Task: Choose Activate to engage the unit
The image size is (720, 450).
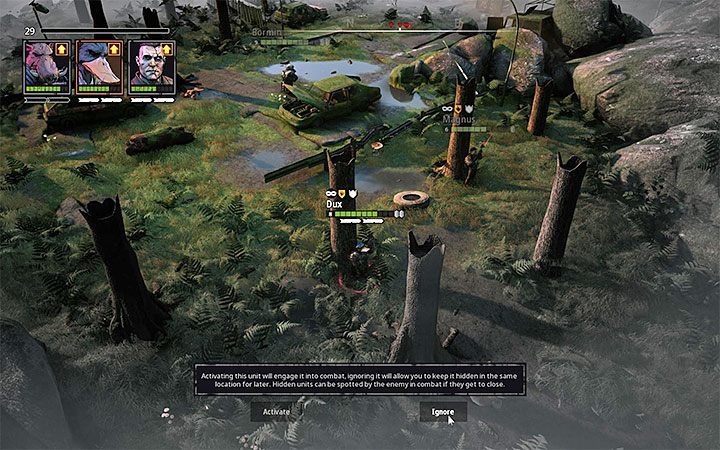Action: click(x=276, y=411)
